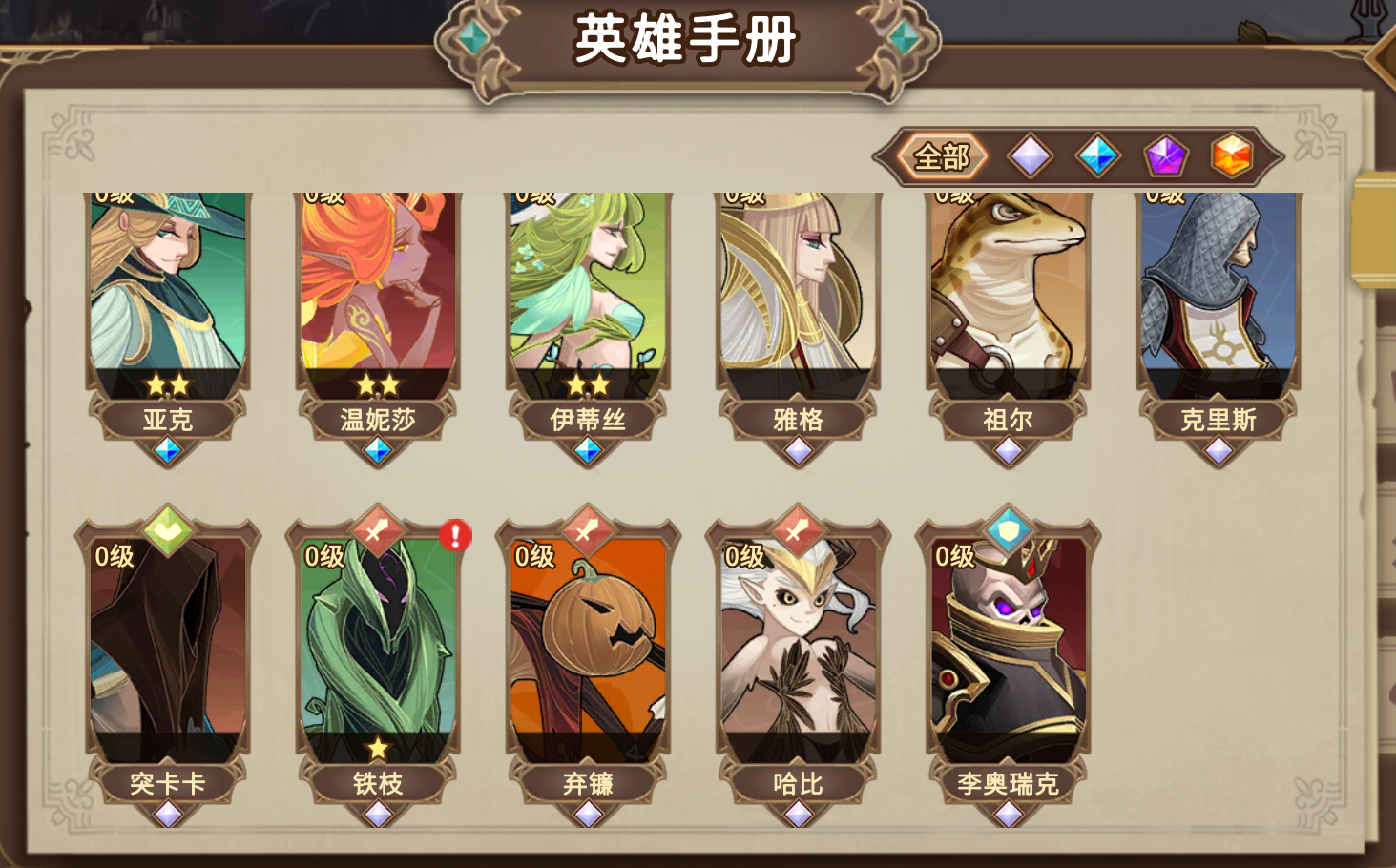Viewport: 1396px width, 868px height.
Task: Click the rarity diamond under 亚克's name
Action: (x=167, y=451)
